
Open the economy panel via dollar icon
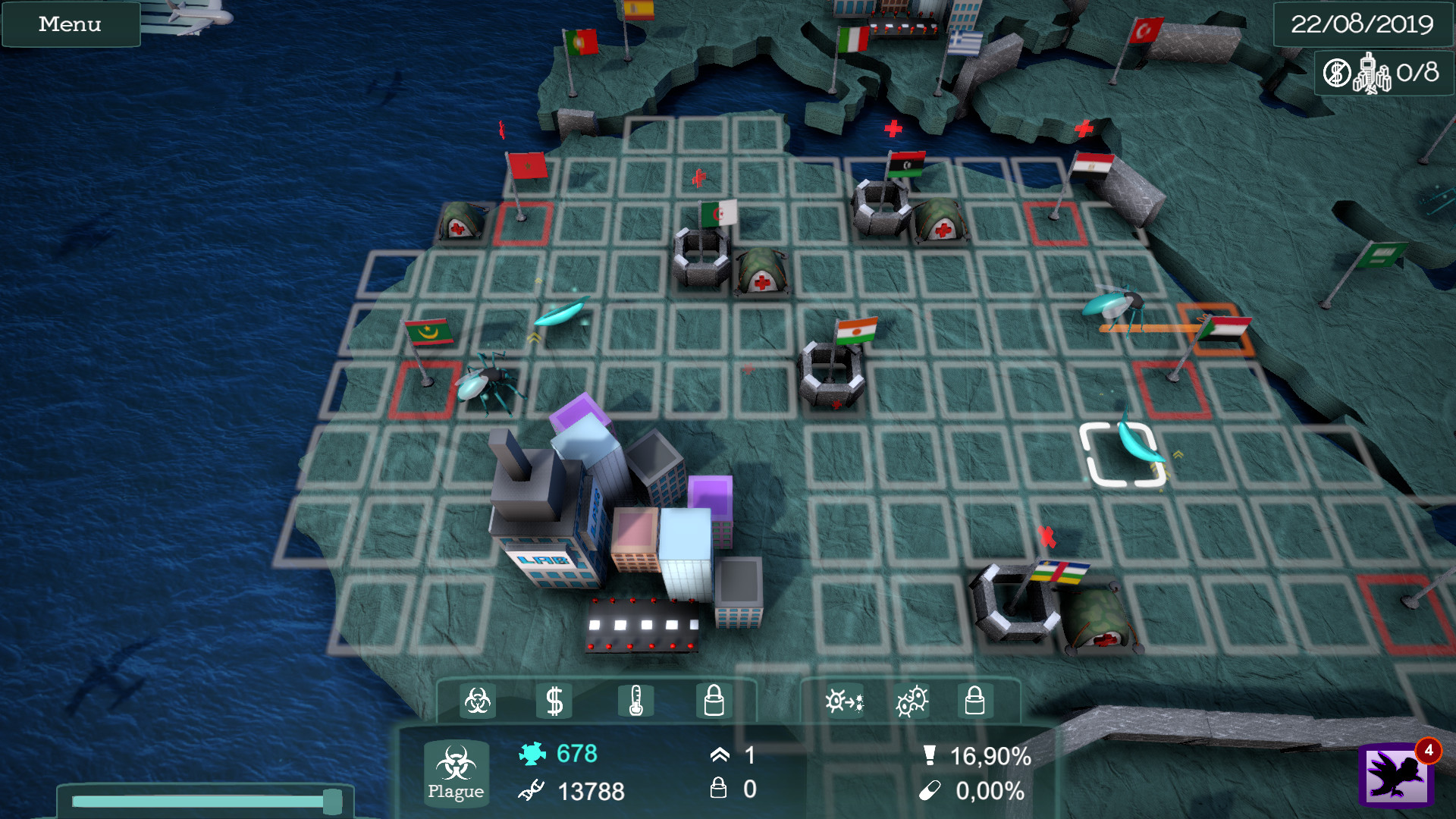click(x=556, y=701)
